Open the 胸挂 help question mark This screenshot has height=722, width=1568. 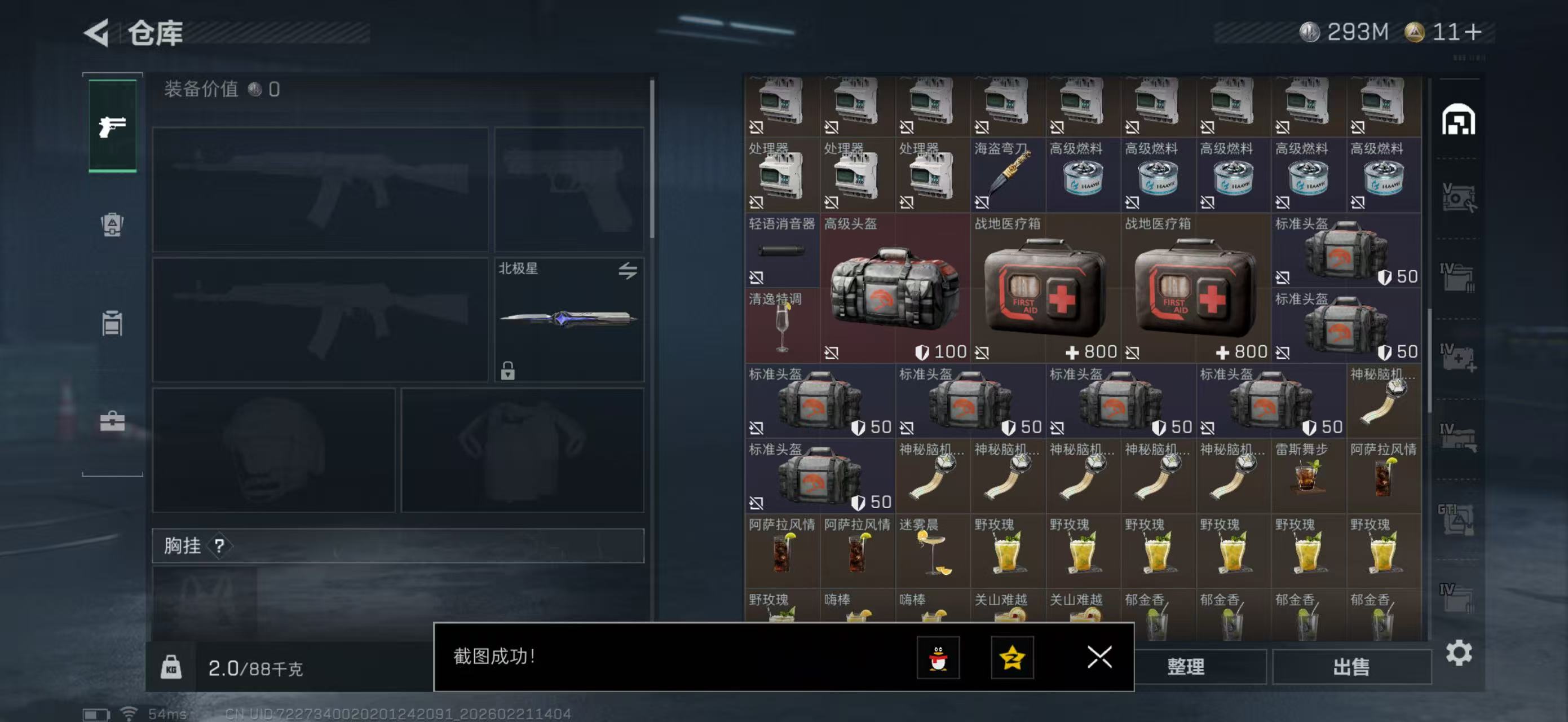222,546
